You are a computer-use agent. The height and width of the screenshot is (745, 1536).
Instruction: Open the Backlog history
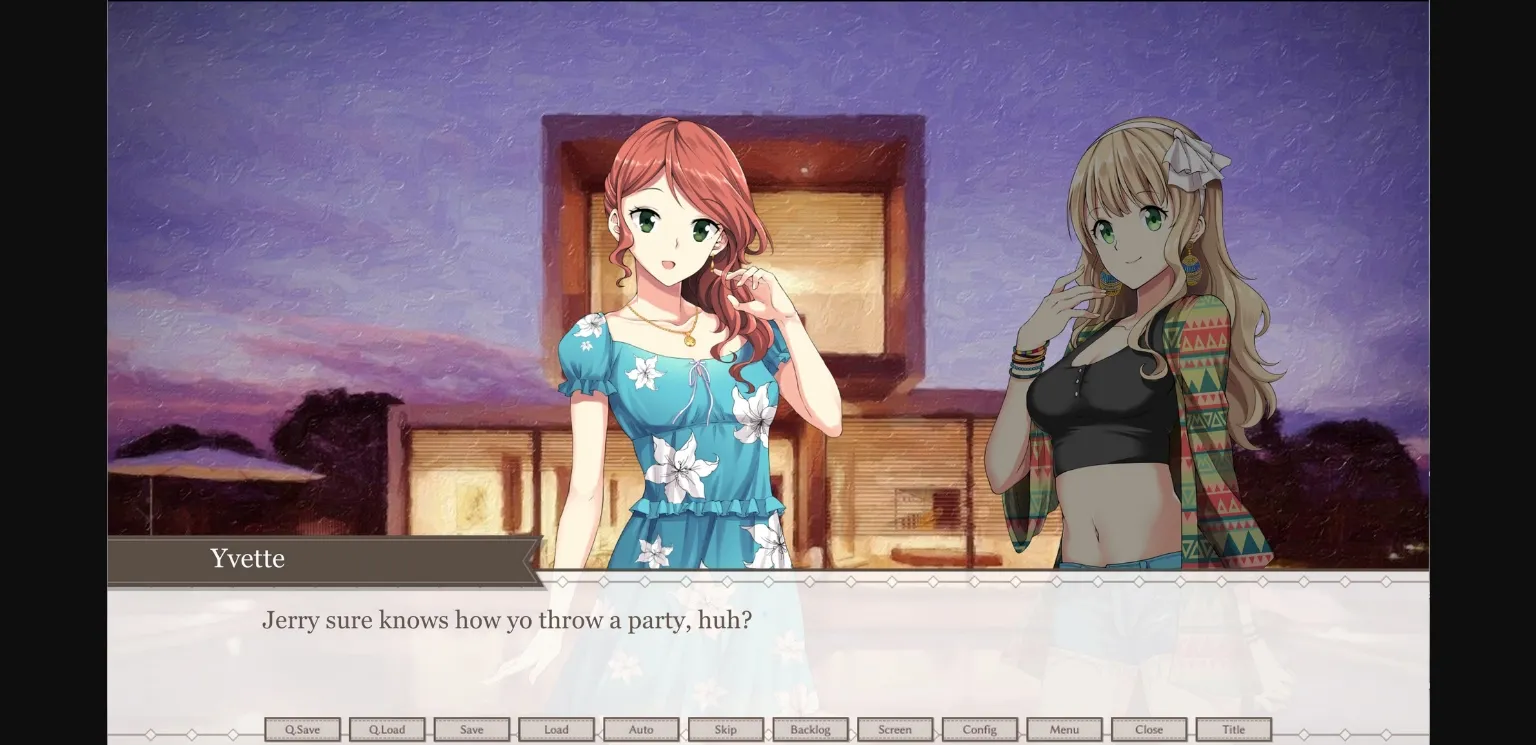click(x=810, y=729)
